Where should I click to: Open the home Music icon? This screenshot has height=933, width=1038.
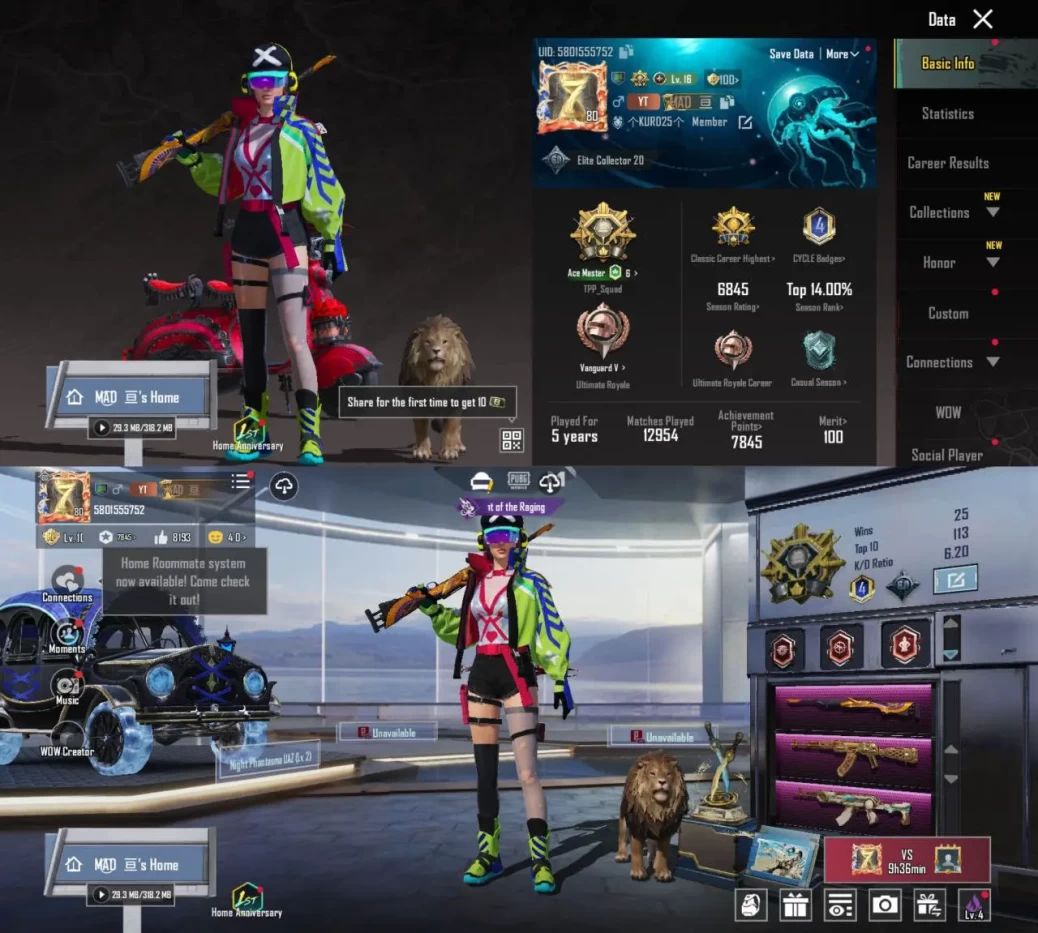67,686
